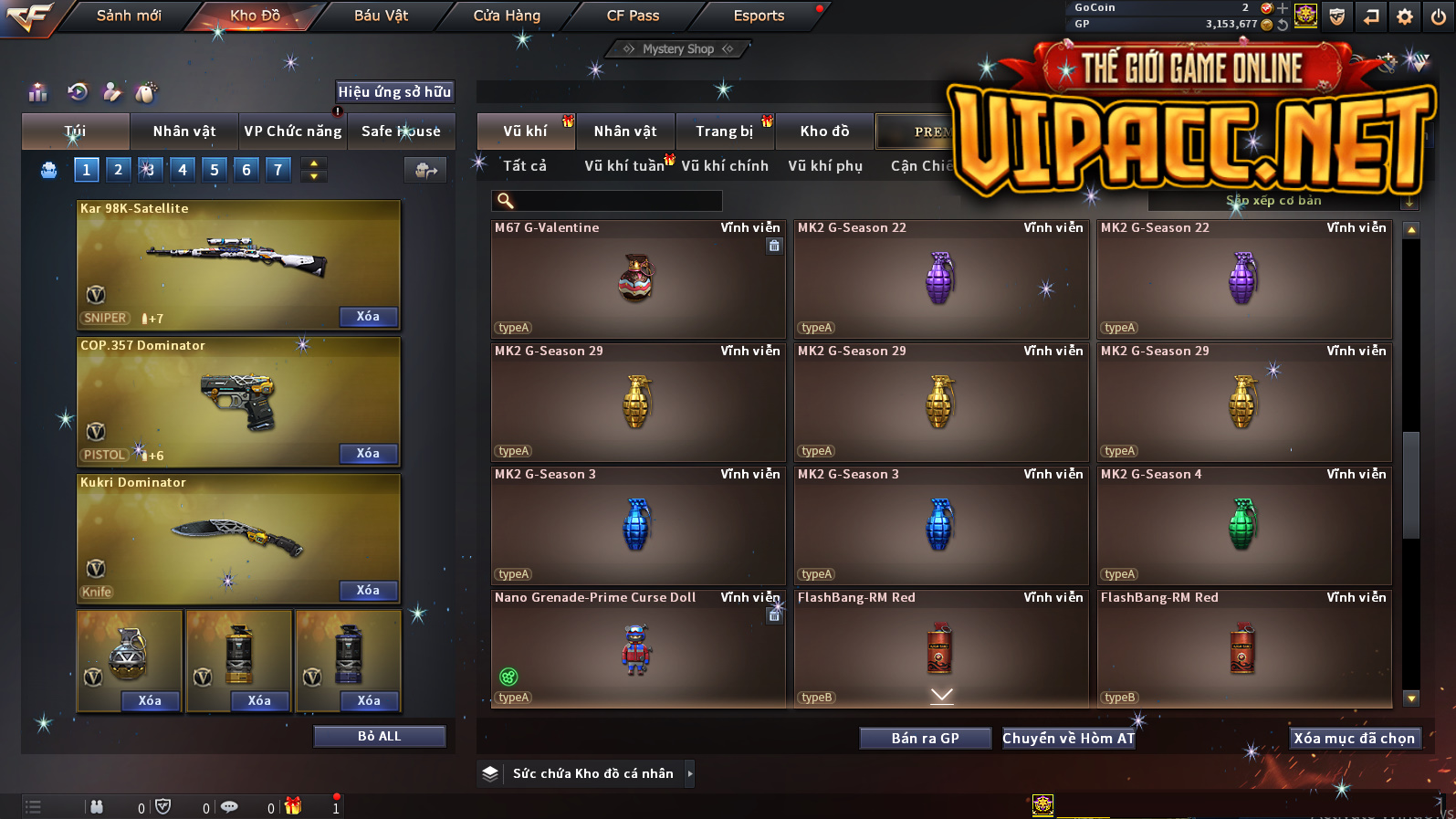Select the MK2 G-Season 4 grenade
The image size is (1456, 819).
[1243, 526]
